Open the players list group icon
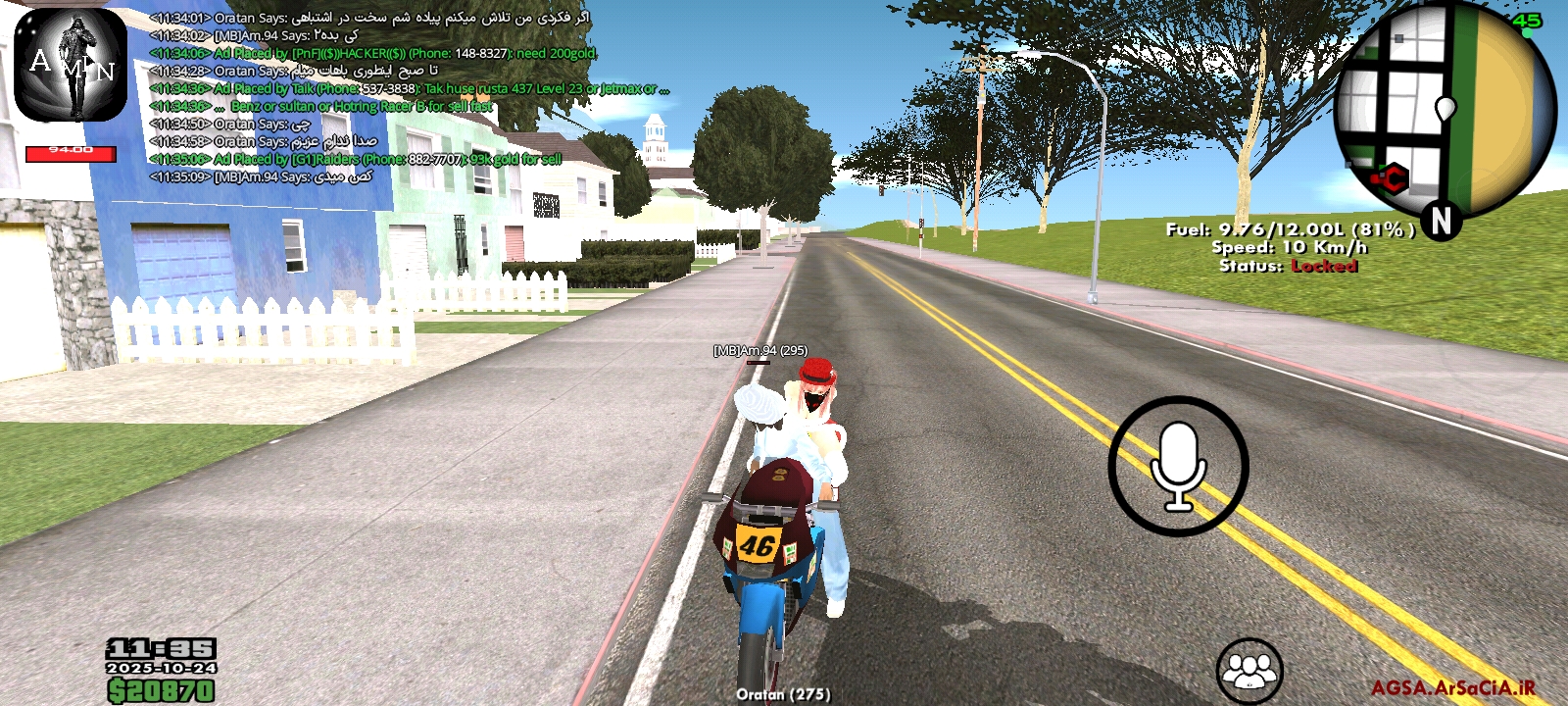The width and height of the screenshot is (1568, 706). (x=1249, y=672)
